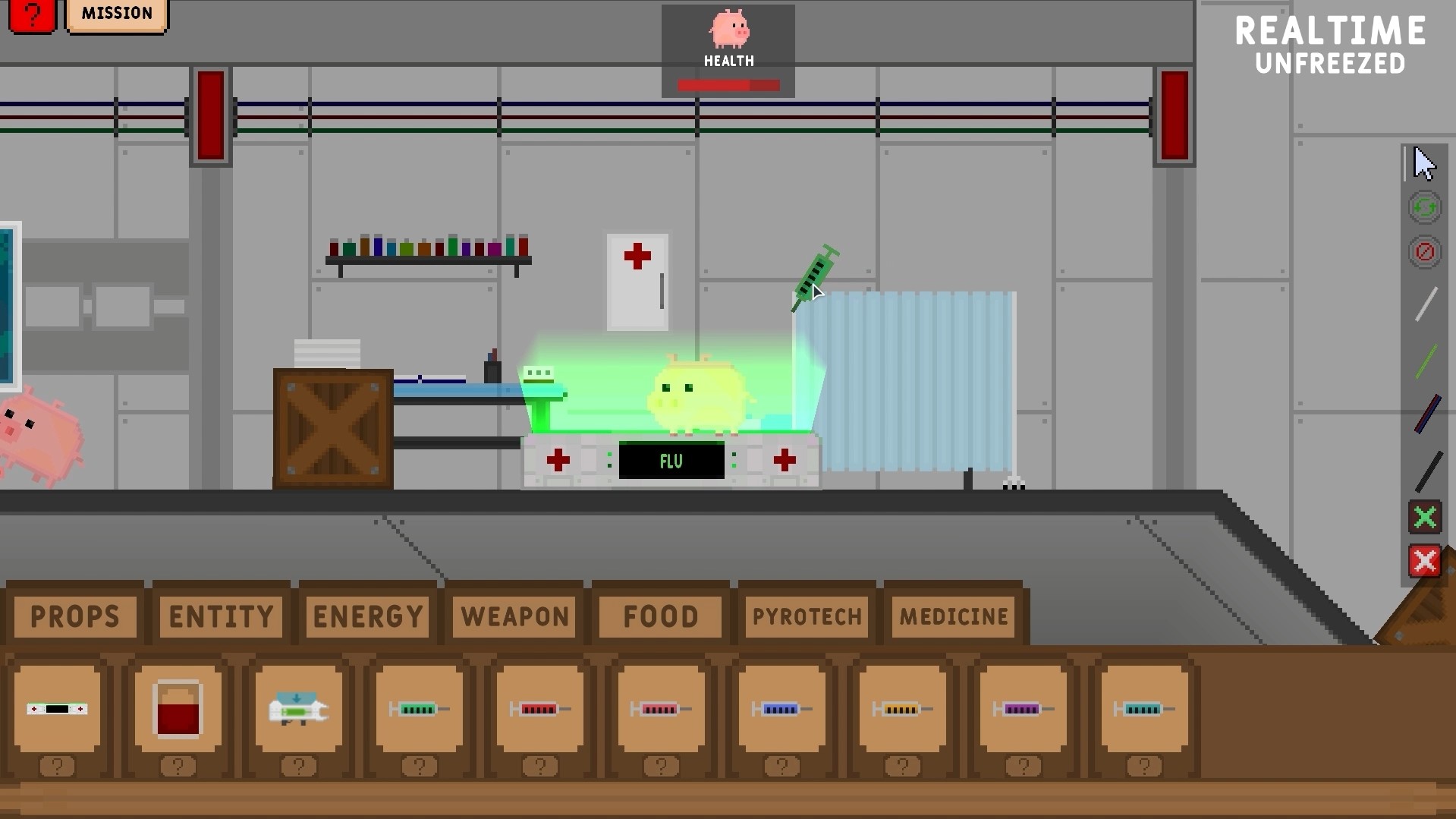Select the red prohibit tool icon
The height and width of the screenshot is (819, 1456).
pyautogui.click(x=1424, y=252)
